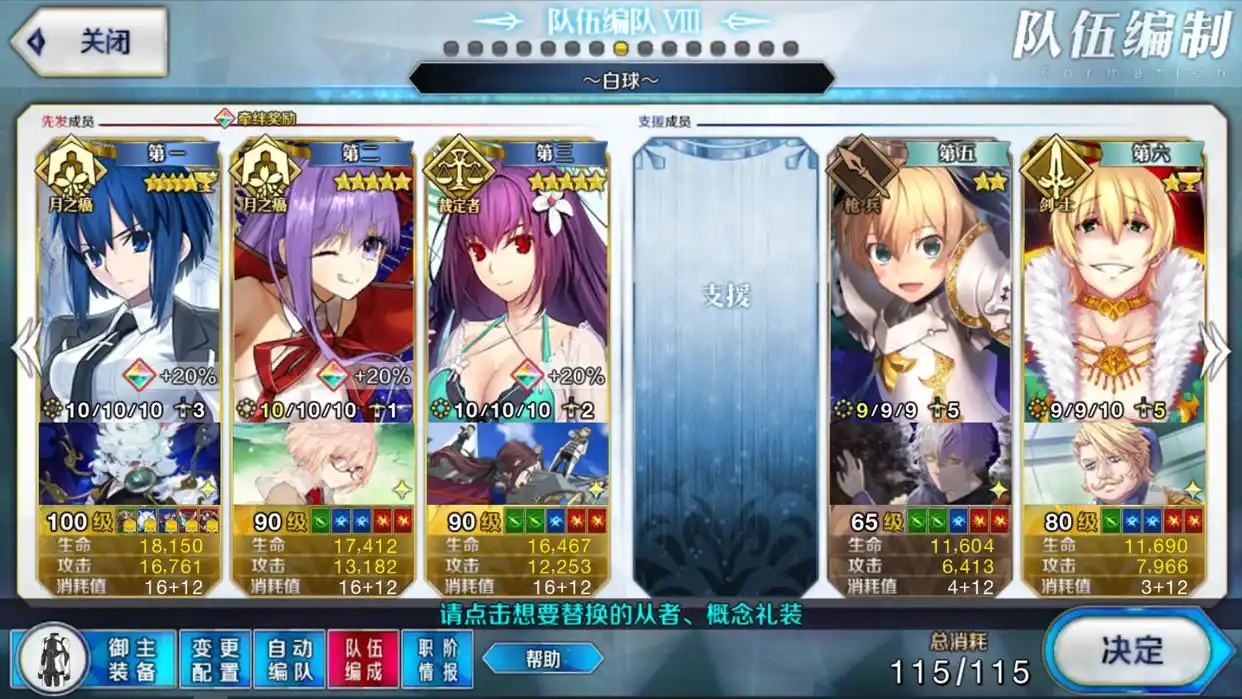Choose the blue-haired servant in slot 第一
This screenshot has width=1242, height=699.
129,280
